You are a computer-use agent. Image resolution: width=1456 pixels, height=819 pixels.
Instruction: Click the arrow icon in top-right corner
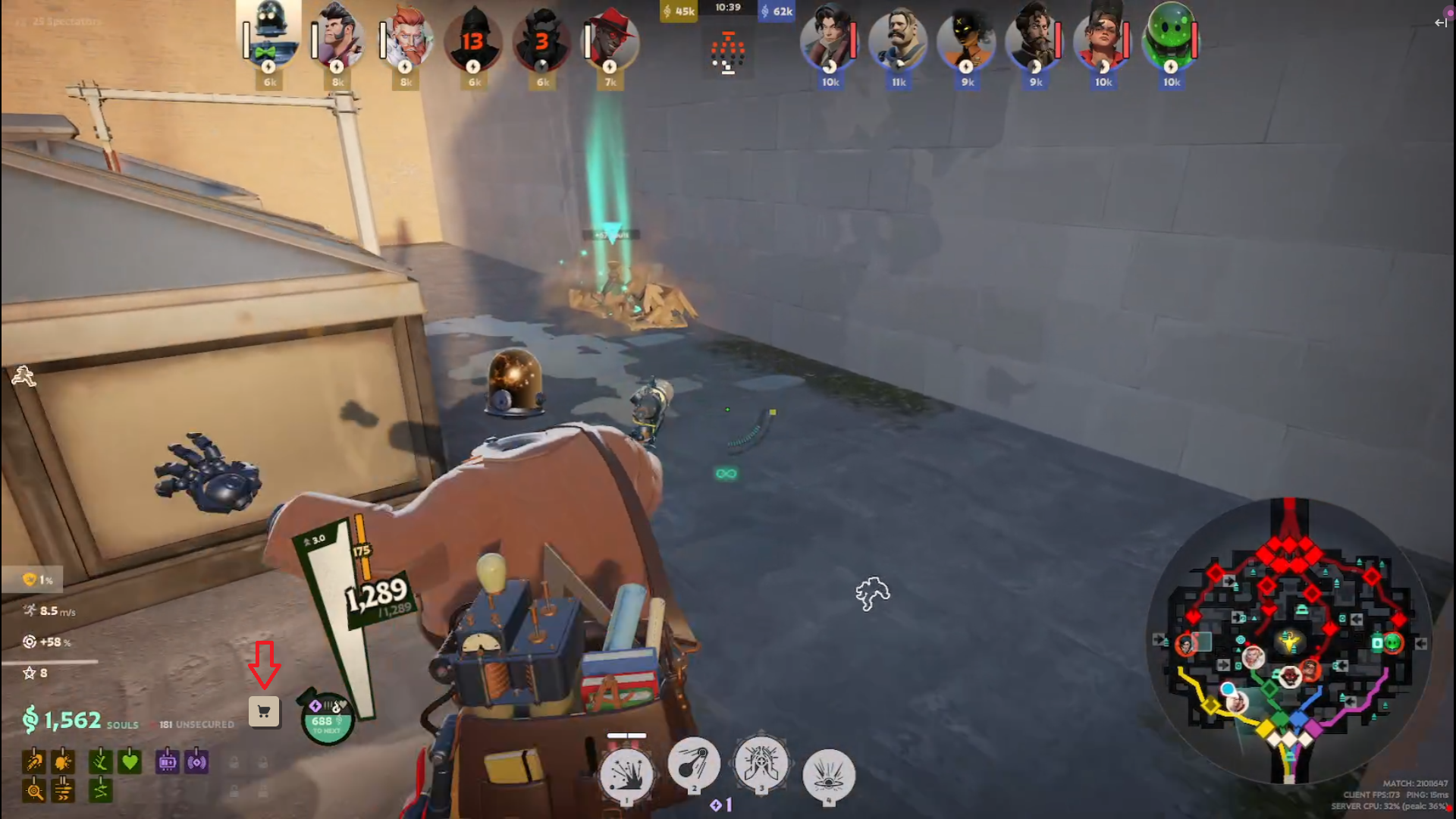click(1440, 23)
